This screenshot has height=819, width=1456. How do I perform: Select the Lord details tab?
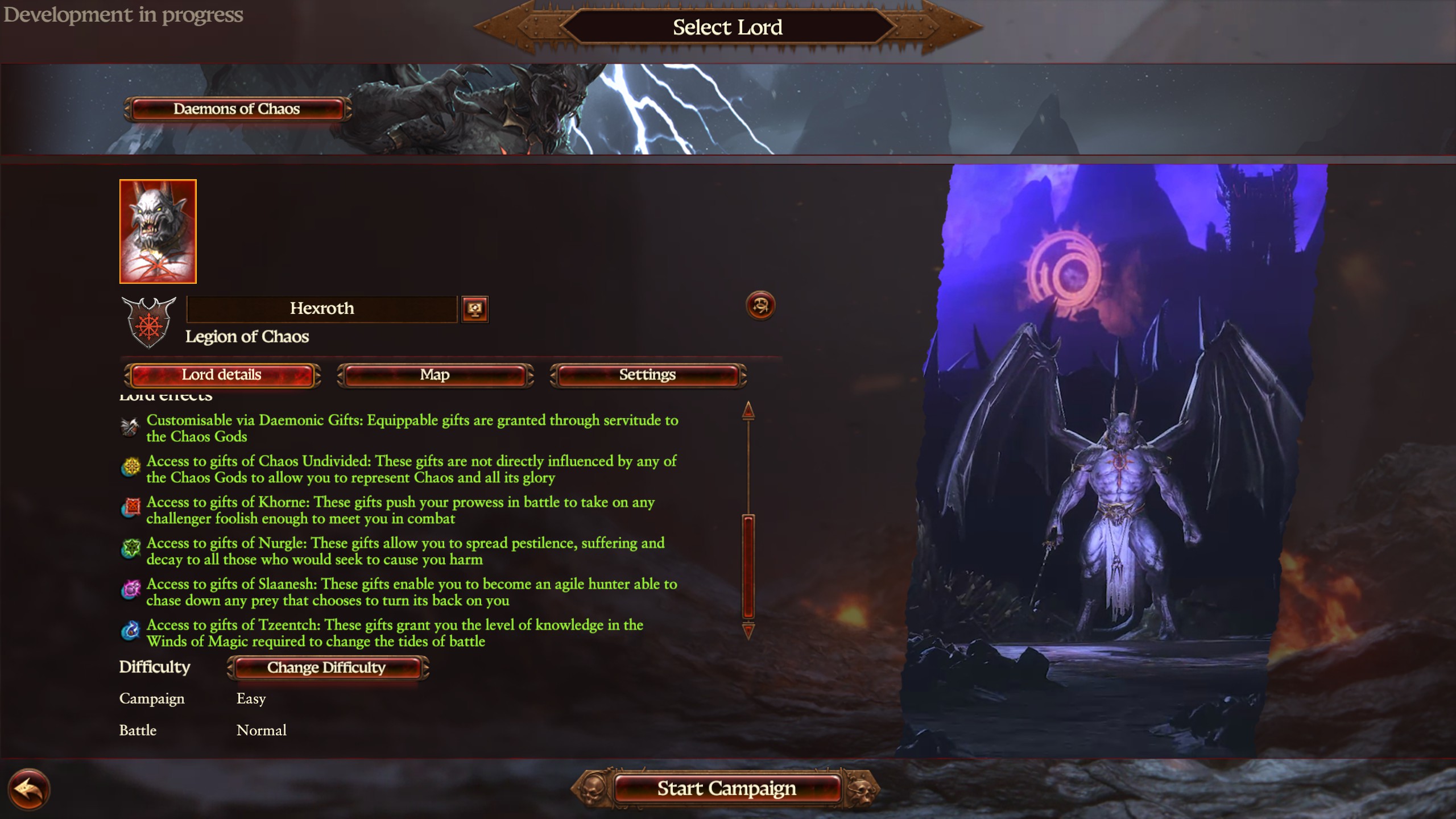[x=222, y=375]
